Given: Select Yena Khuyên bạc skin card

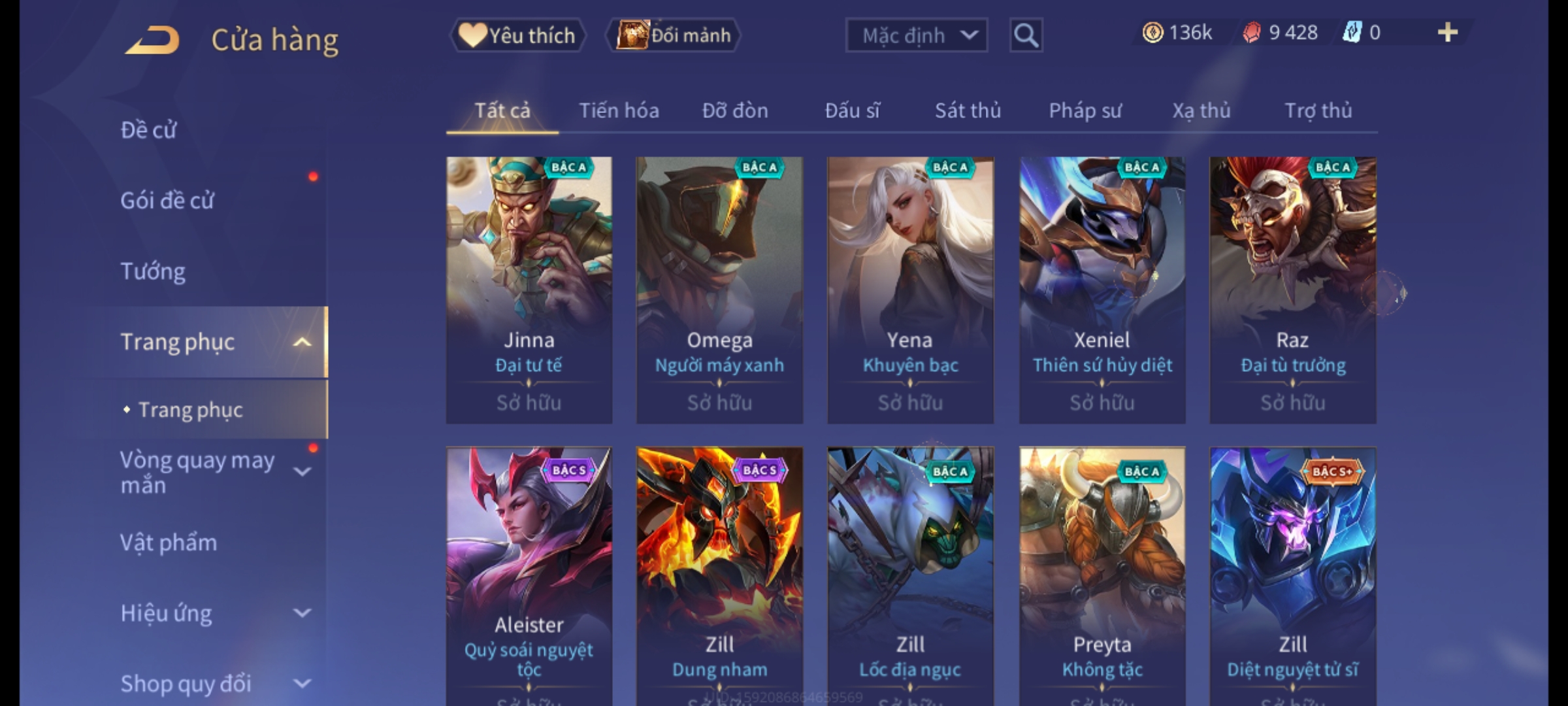Looking at the screenshot, I should coord(910,290).
